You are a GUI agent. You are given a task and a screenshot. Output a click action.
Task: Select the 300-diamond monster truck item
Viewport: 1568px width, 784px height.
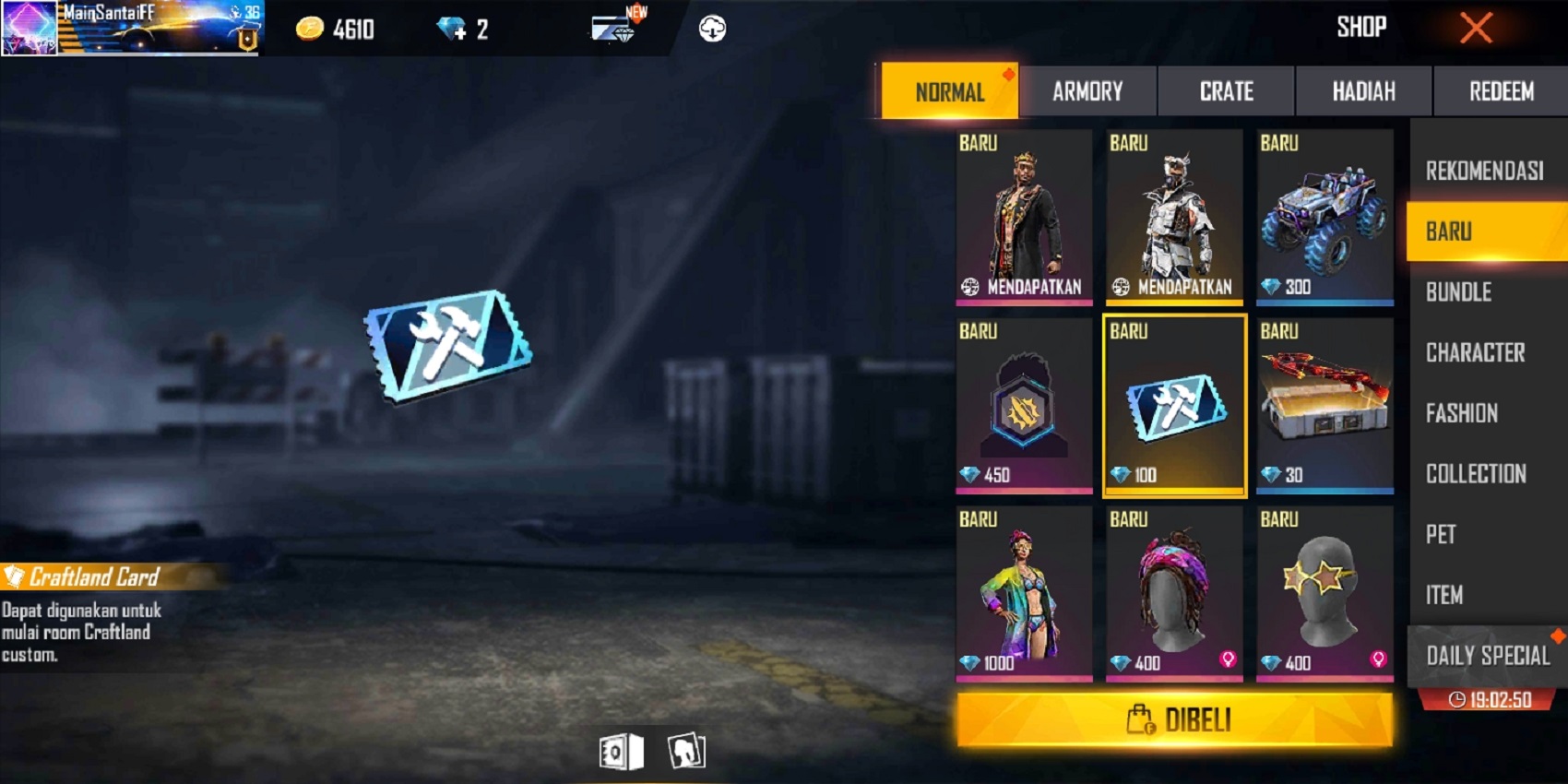1324,217
